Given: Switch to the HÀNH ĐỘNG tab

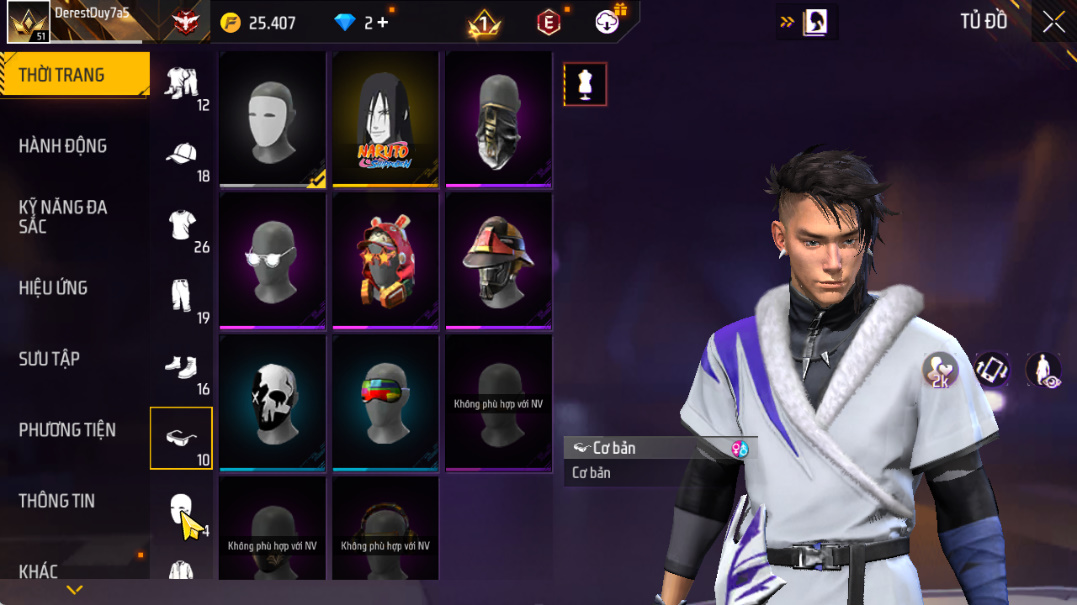Looking at the screenshot, I should tap(62, 146).
